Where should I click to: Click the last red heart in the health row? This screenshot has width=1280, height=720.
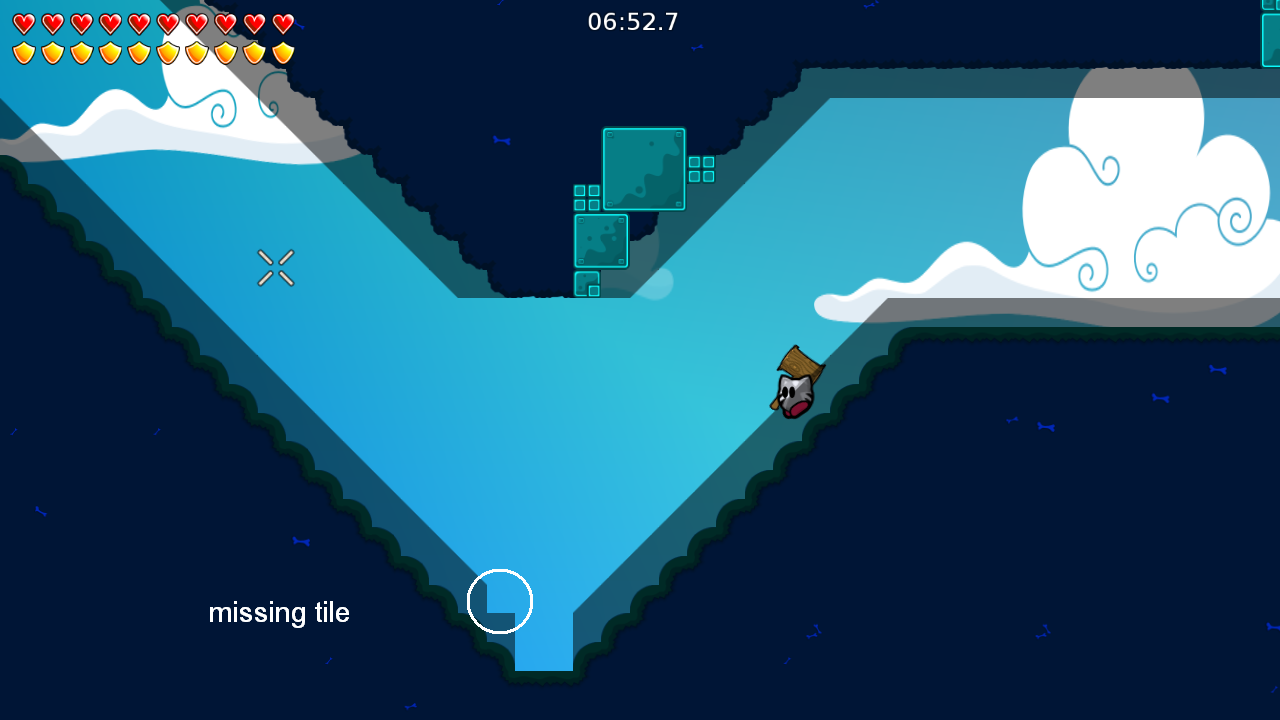point(281,22)
